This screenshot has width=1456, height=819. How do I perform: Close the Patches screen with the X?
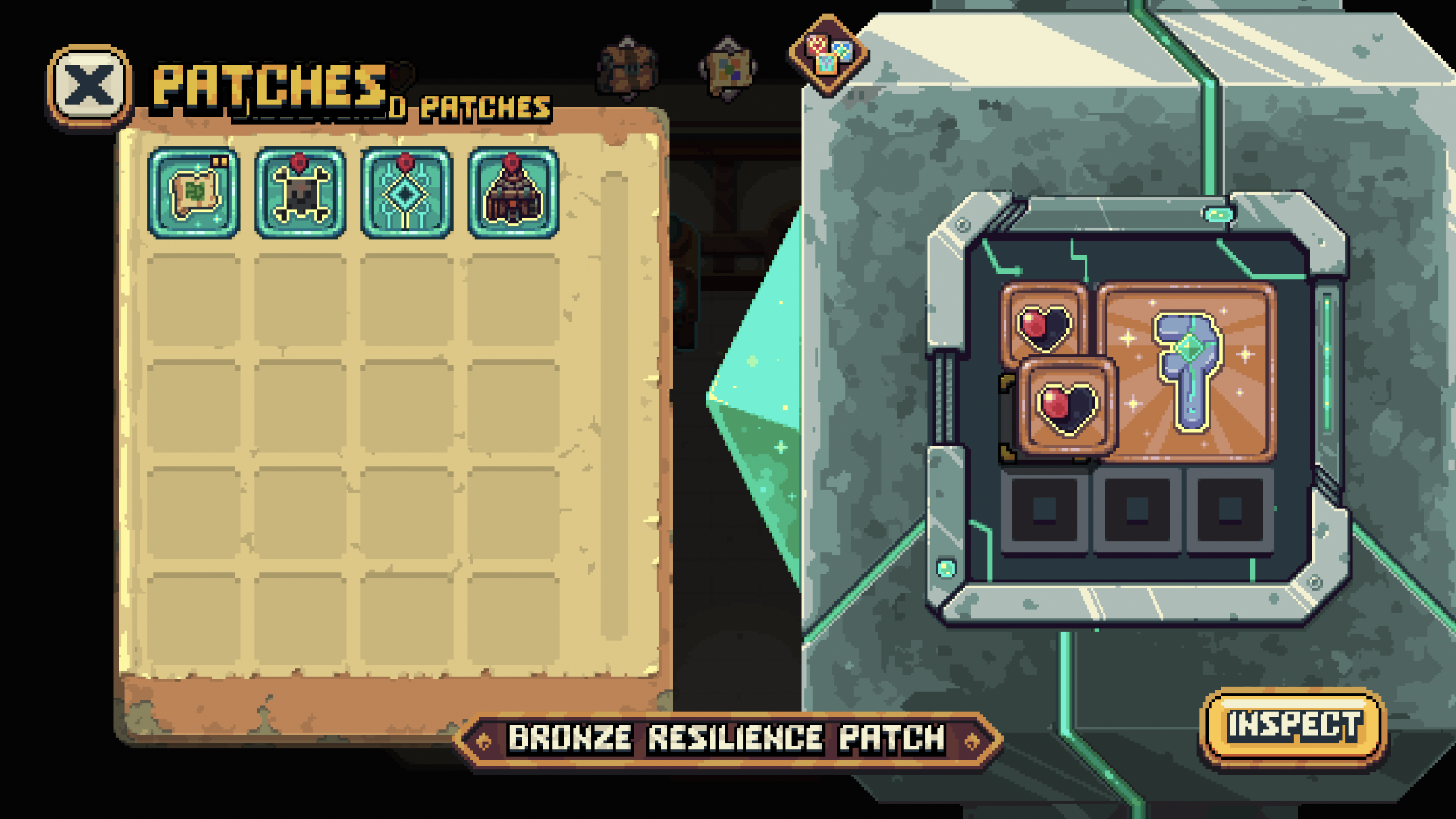[90, 86]
